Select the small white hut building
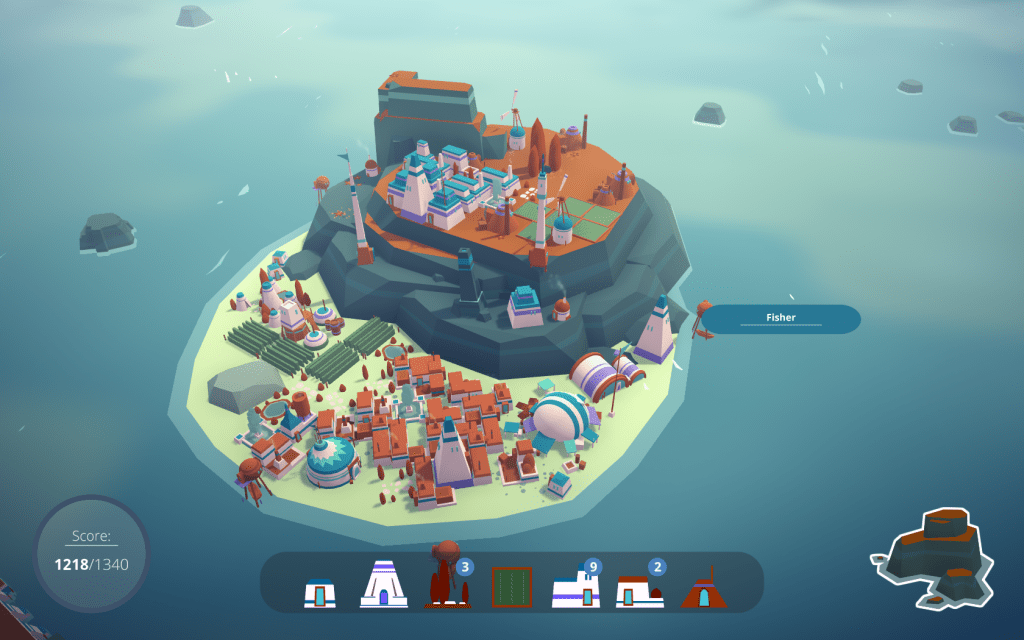This screenshot has width=1024, height=640. pyautogui.click(x=320, y=592)
